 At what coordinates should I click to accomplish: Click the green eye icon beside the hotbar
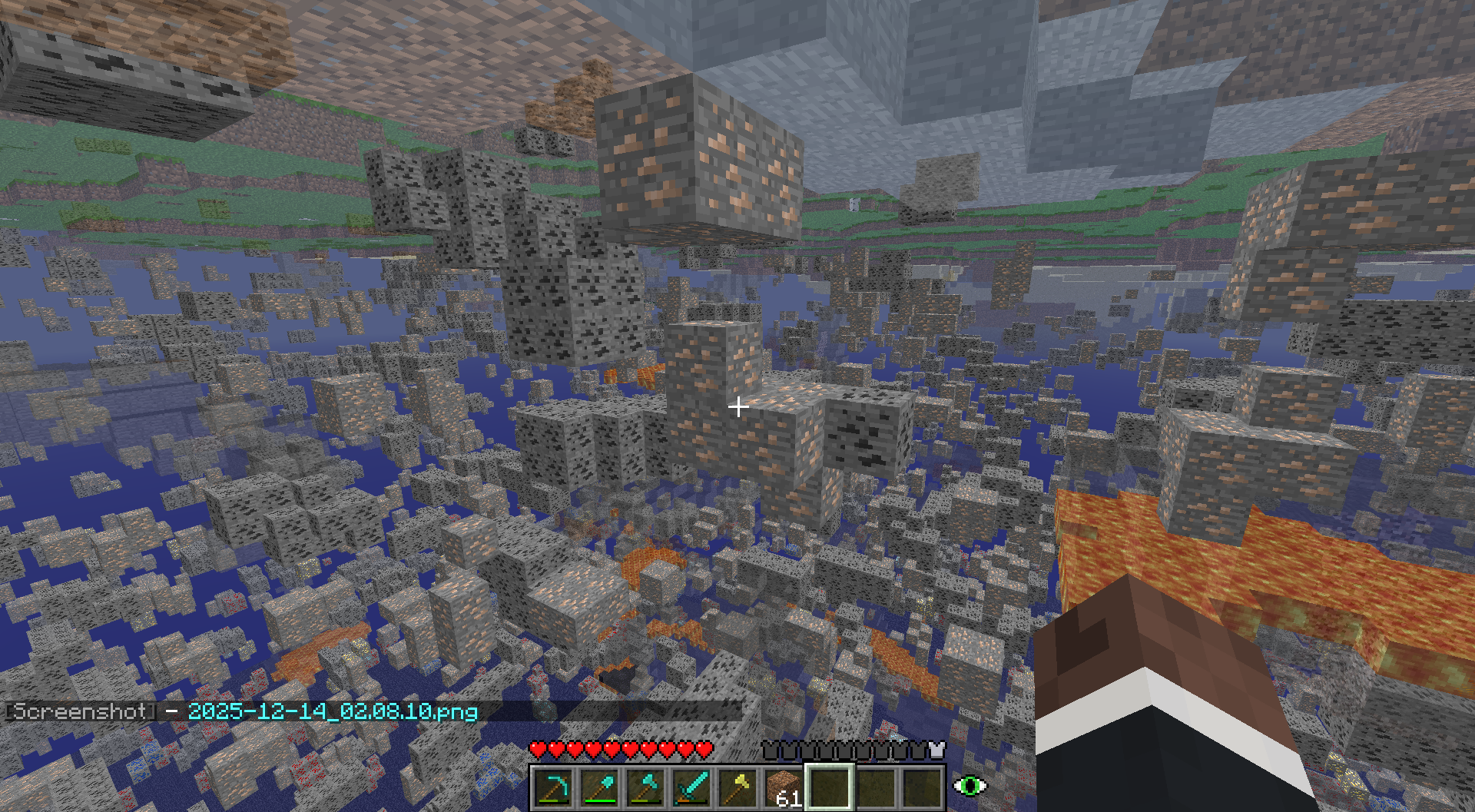970,786
